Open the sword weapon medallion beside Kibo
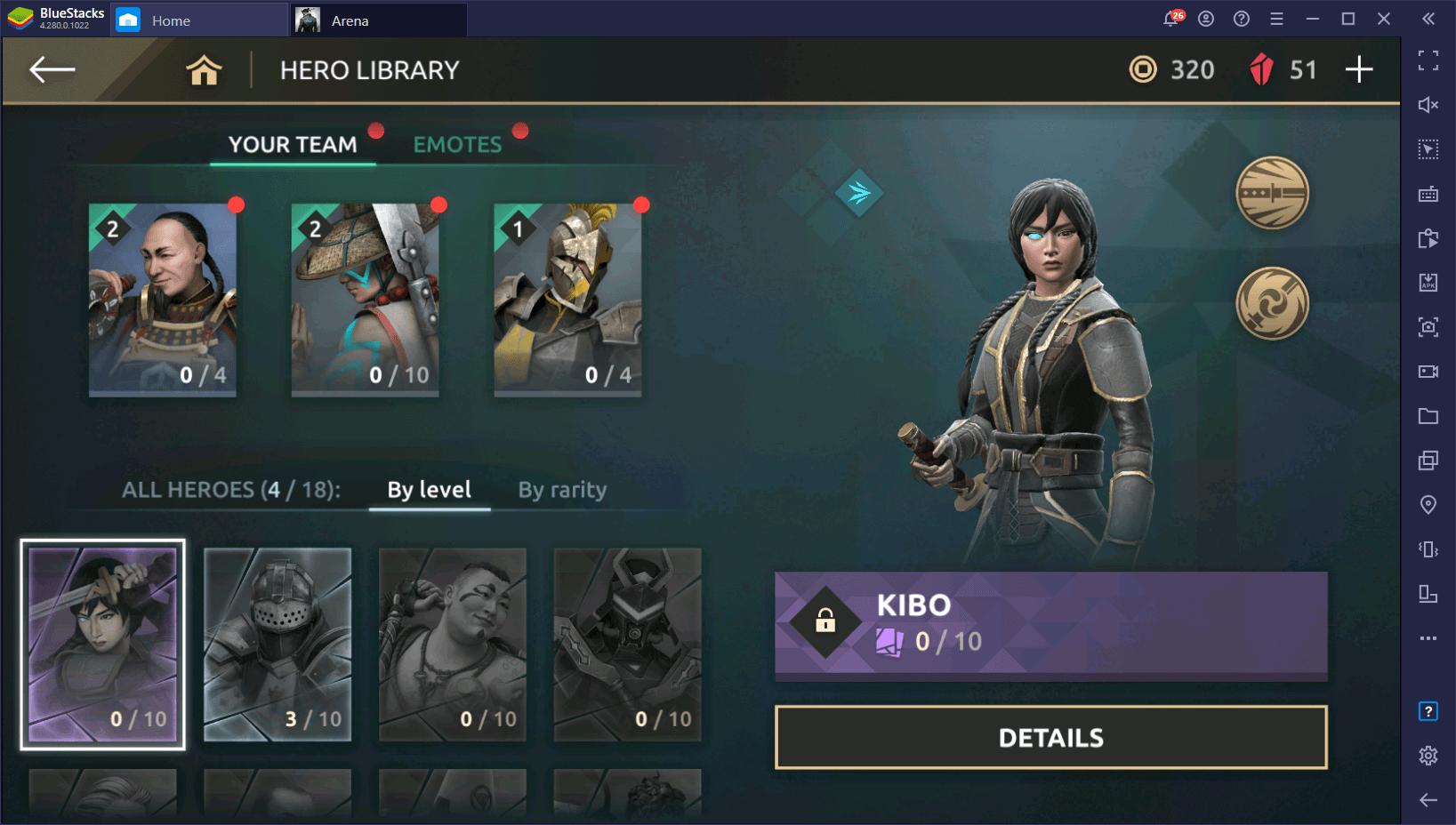 tap(1272, 193)
